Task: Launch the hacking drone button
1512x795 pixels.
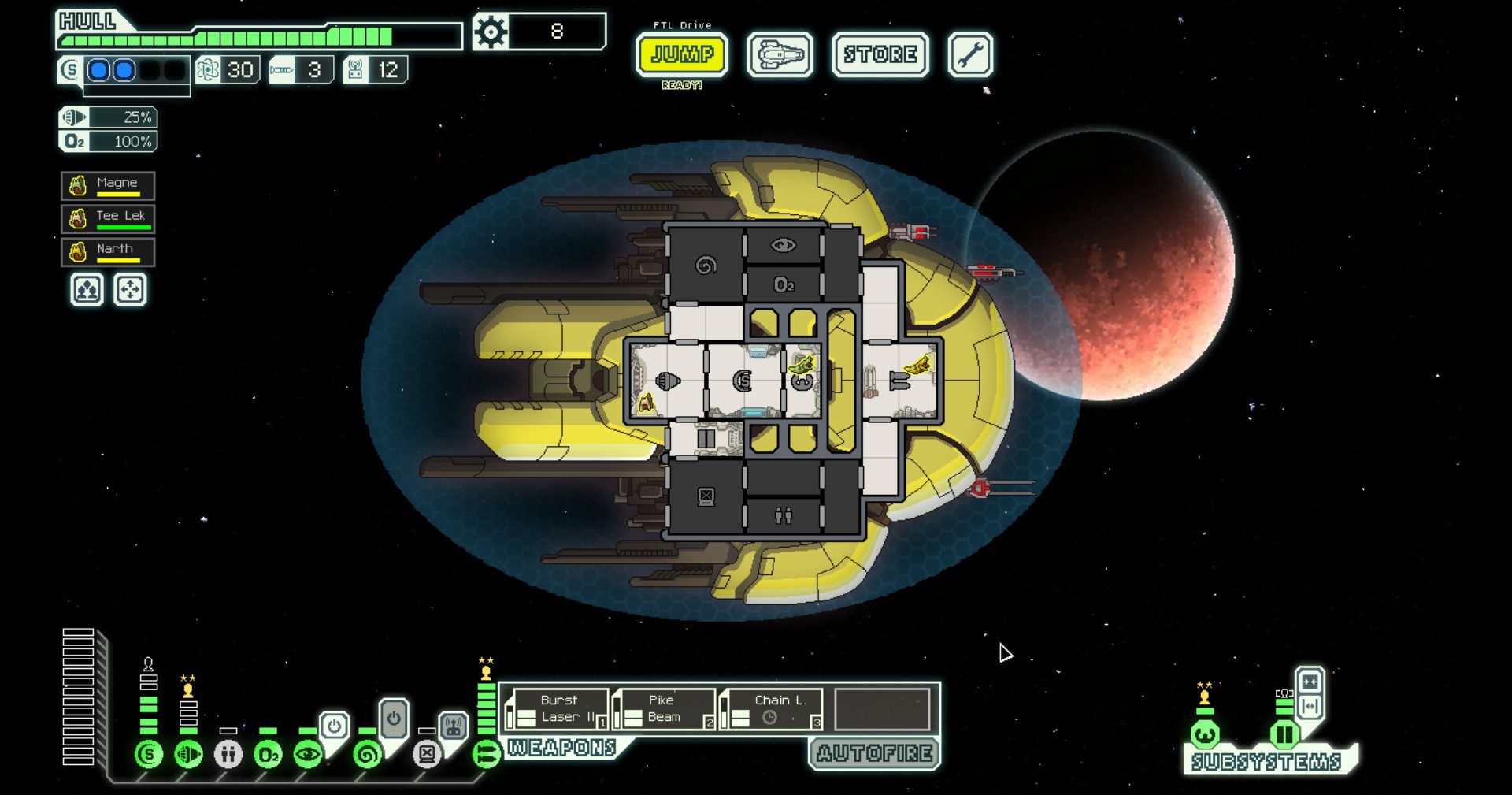Action: pyautogui.click(x=453, y=726)
